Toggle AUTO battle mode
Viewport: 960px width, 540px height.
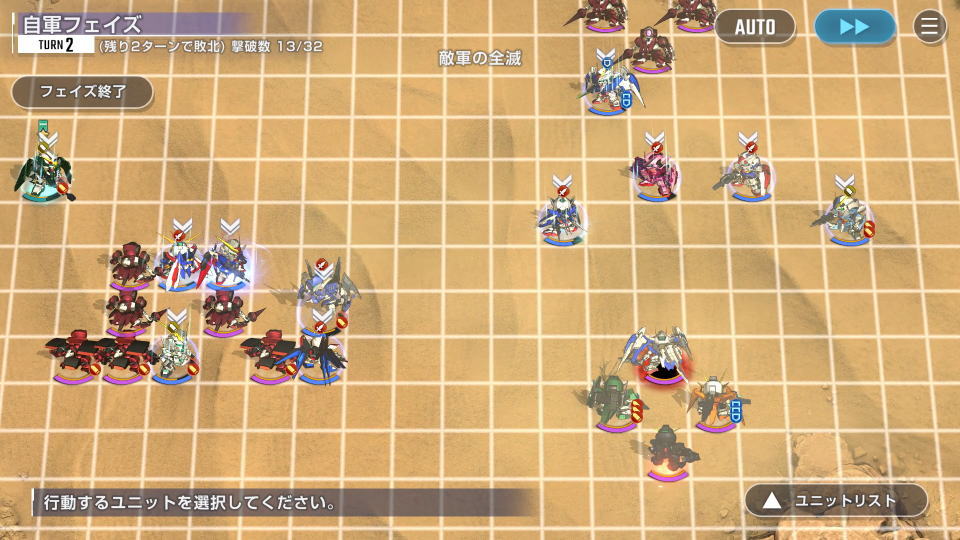click(x=755, y=27)
